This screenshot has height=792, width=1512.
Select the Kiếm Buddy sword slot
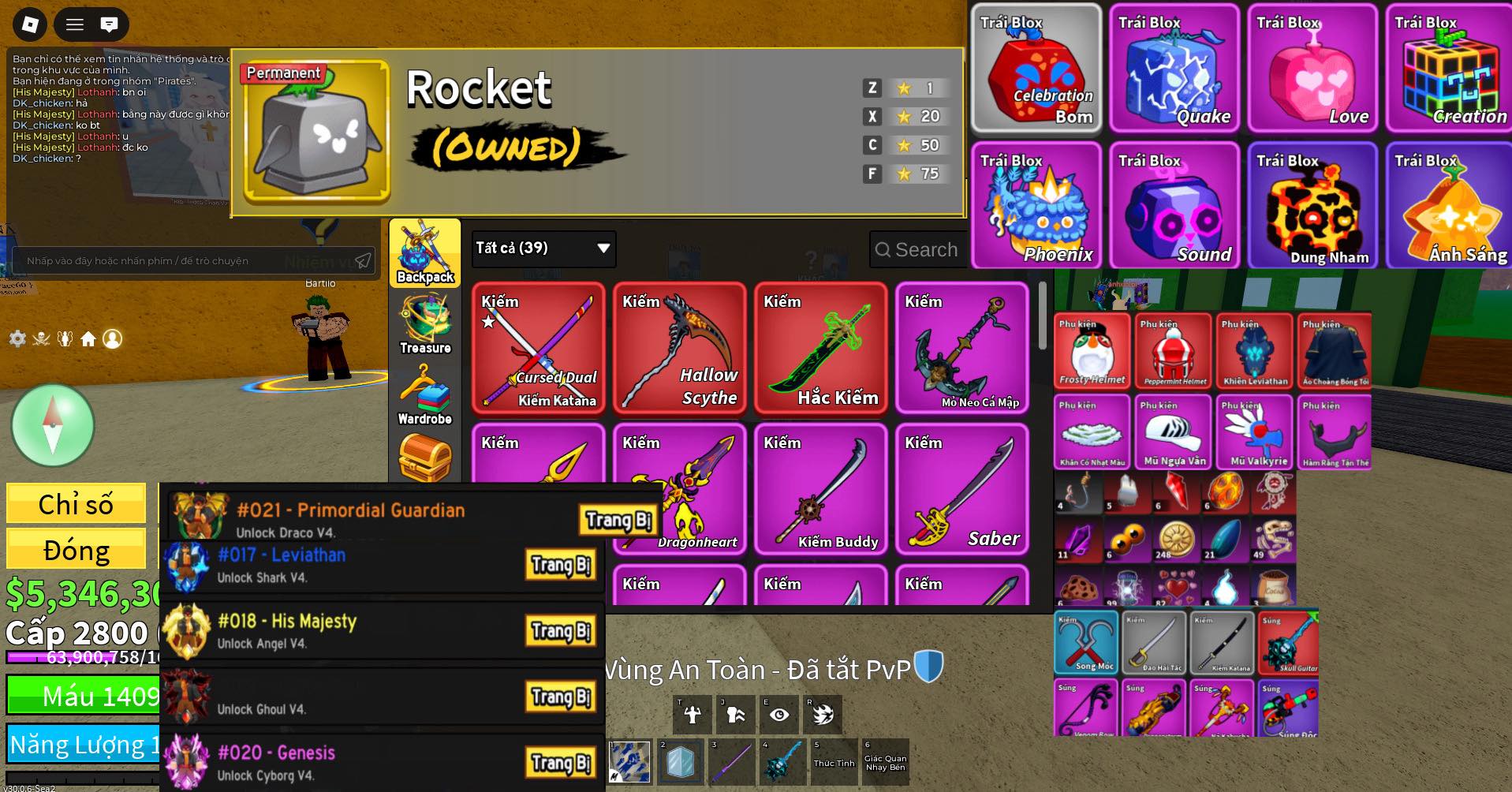[821, 490]
